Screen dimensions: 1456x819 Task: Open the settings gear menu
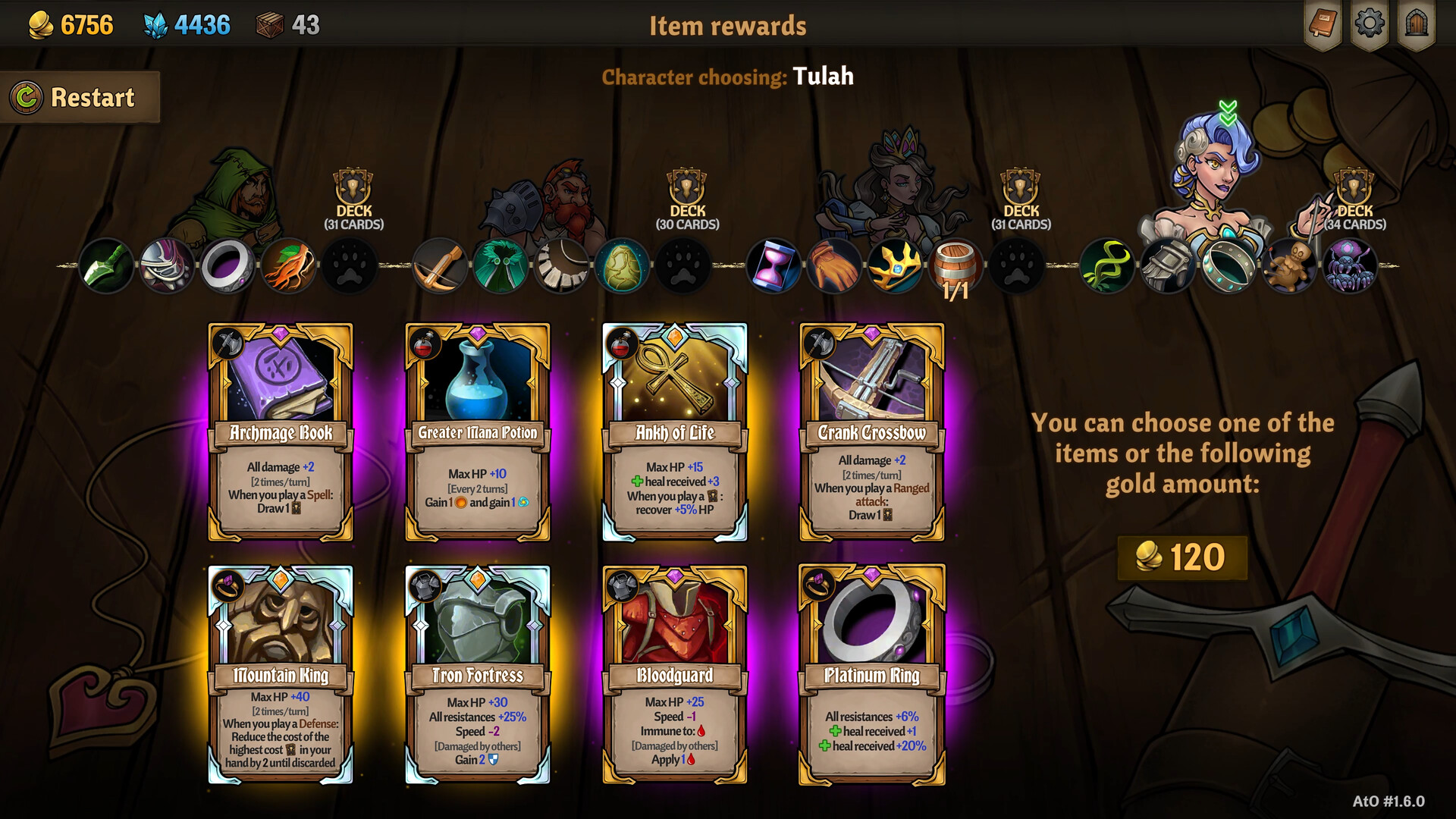pyautogui.click(x=1369, y=24)
